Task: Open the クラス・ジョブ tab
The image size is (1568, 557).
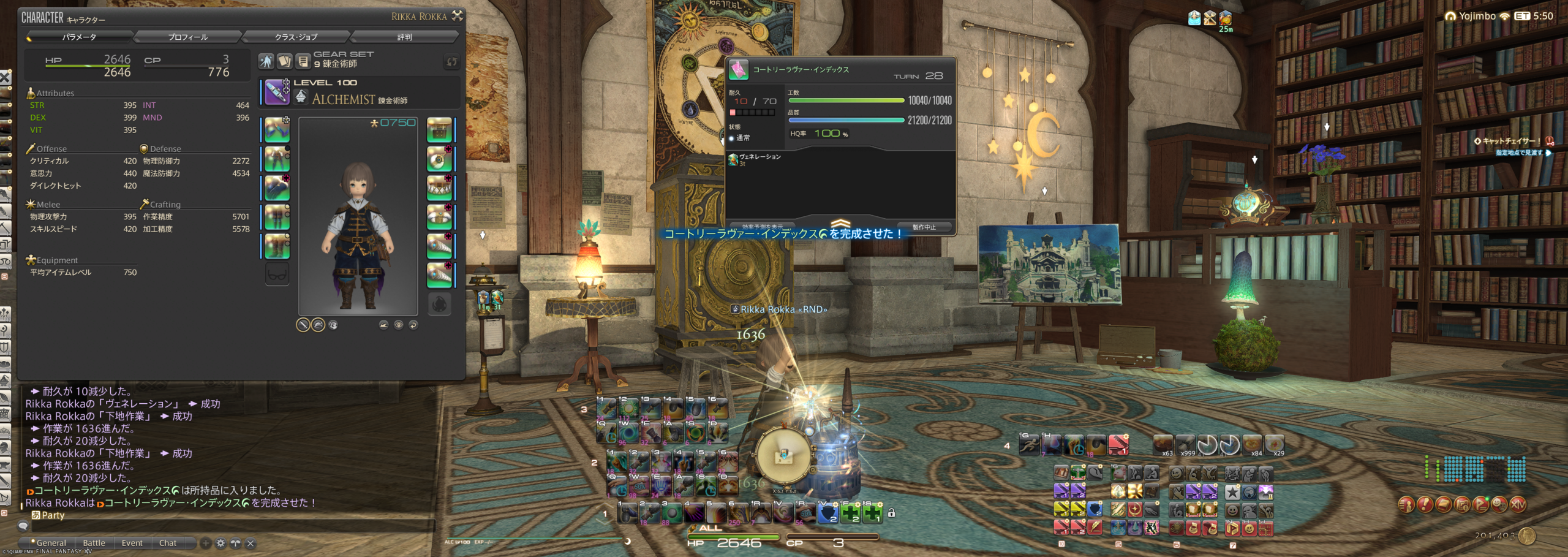Action: [296, 37]
